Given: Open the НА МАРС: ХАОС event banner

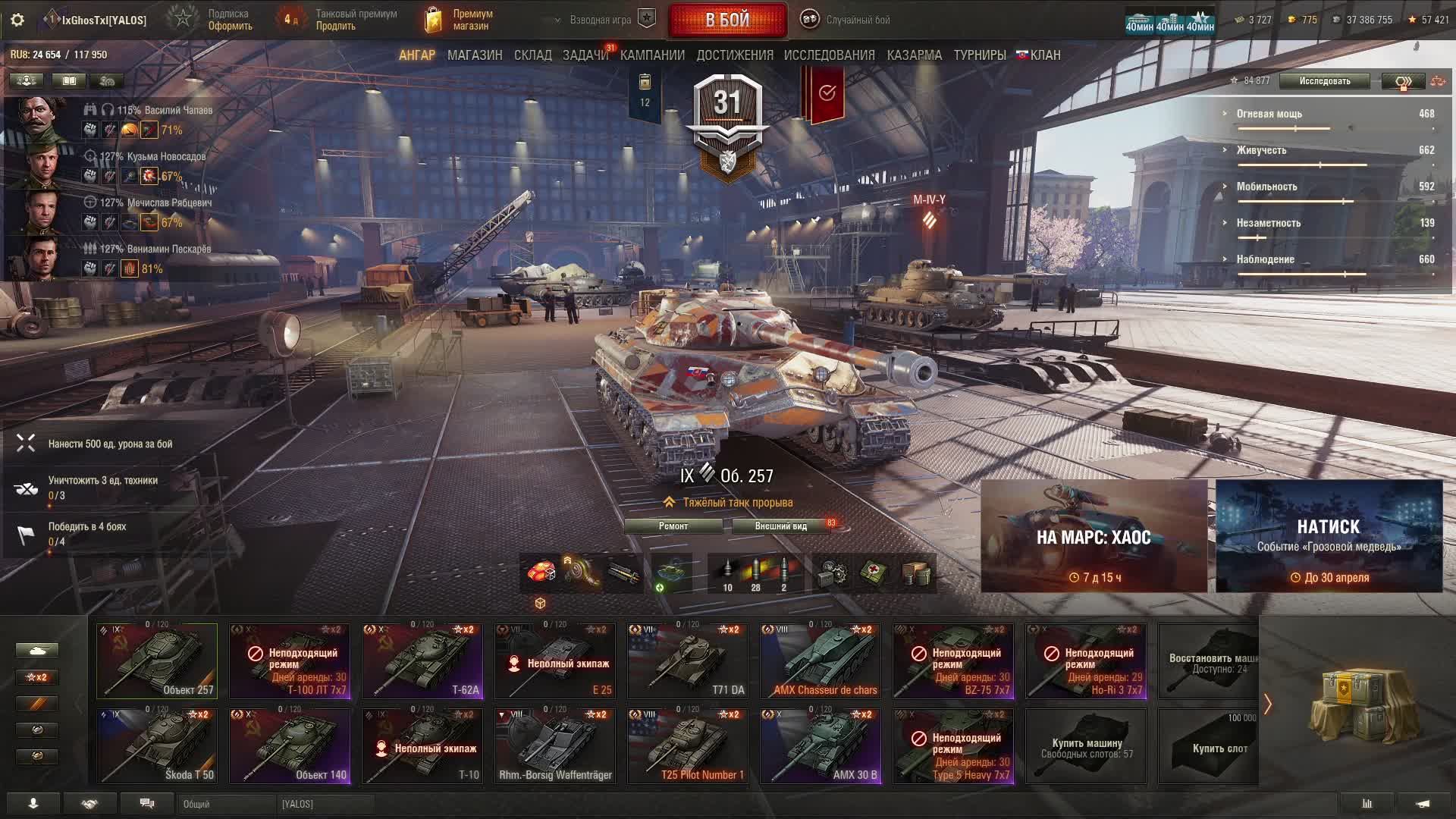Looking at the screenshot, I should (1094, 536).
